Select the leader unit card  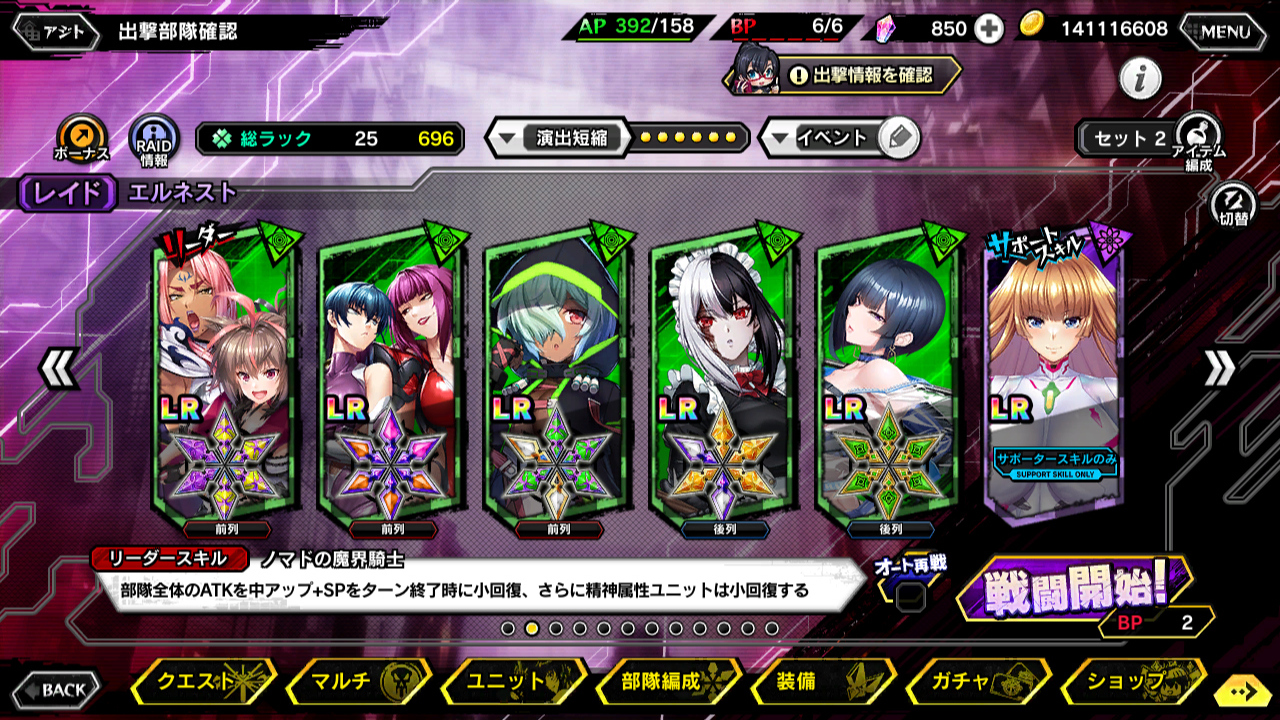tap(226, 375)
